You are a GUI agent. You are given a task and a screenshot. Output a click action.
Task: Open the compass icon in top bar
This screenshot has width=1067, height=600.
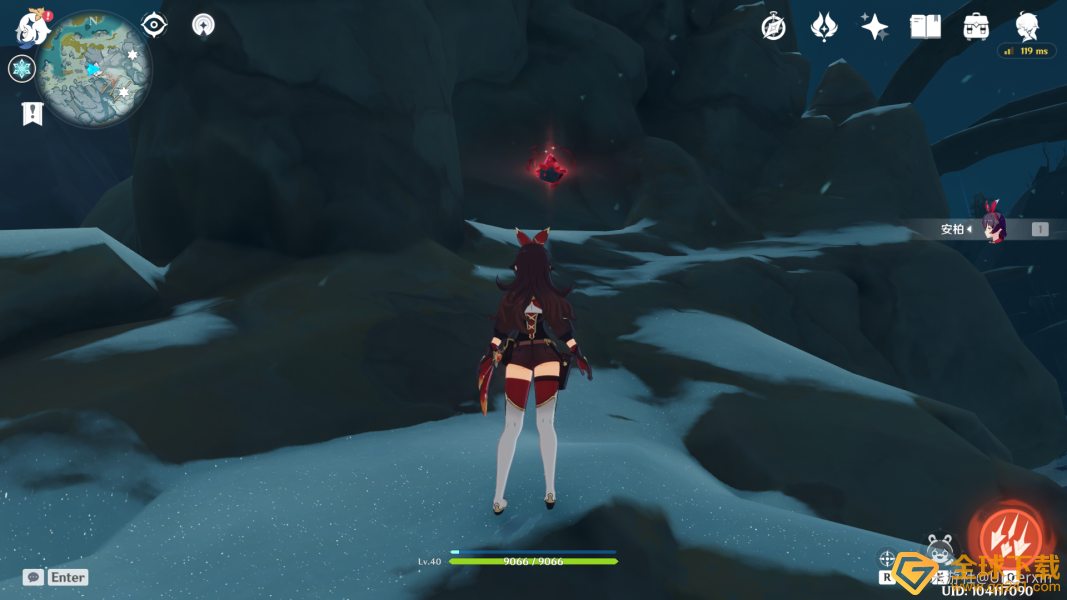pyautogui.click(x=773, y=27)
